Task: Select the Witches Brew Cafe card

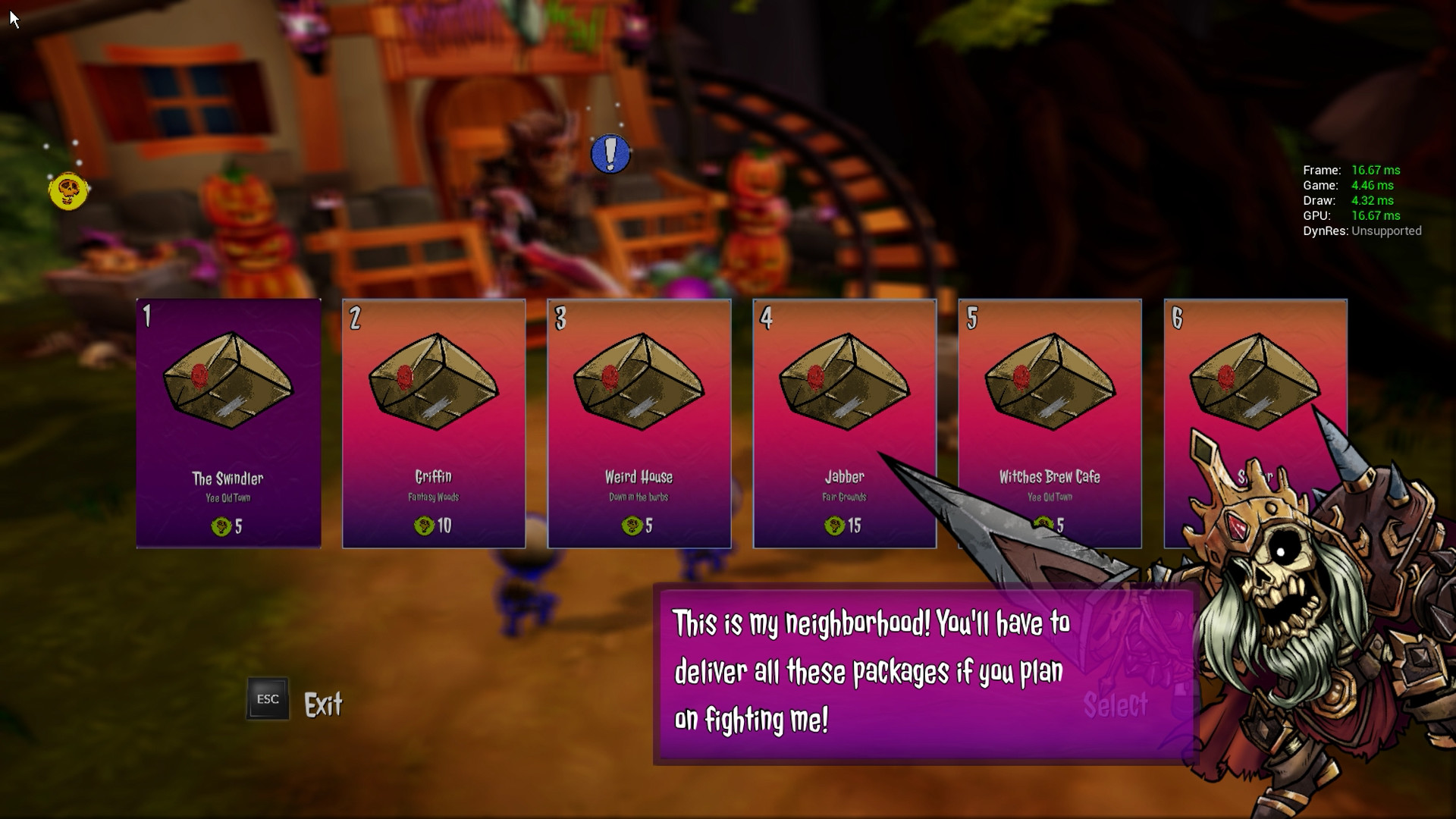Action: (x=1050, y=423)
